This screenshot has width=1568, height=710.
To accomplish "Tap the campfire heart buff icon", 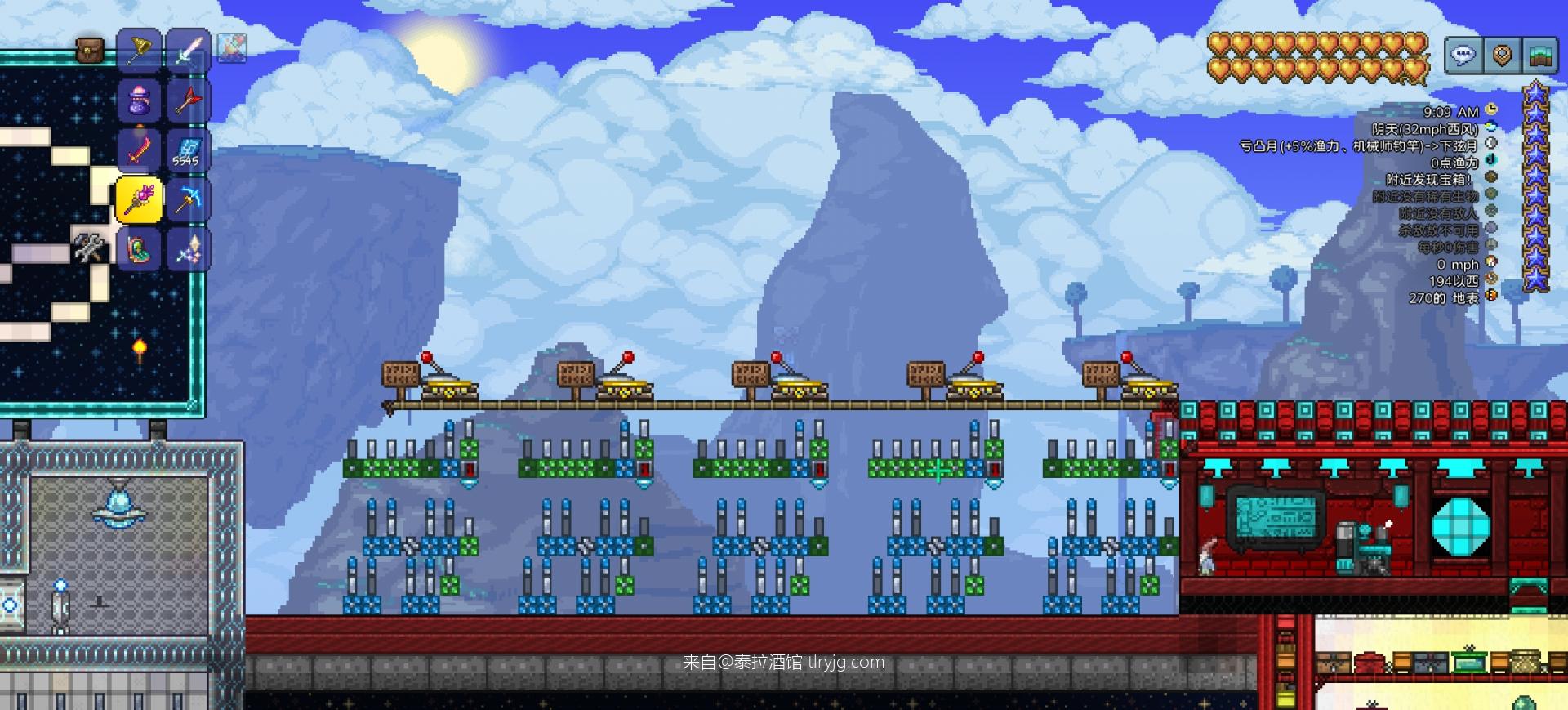I will pos(232,48).
